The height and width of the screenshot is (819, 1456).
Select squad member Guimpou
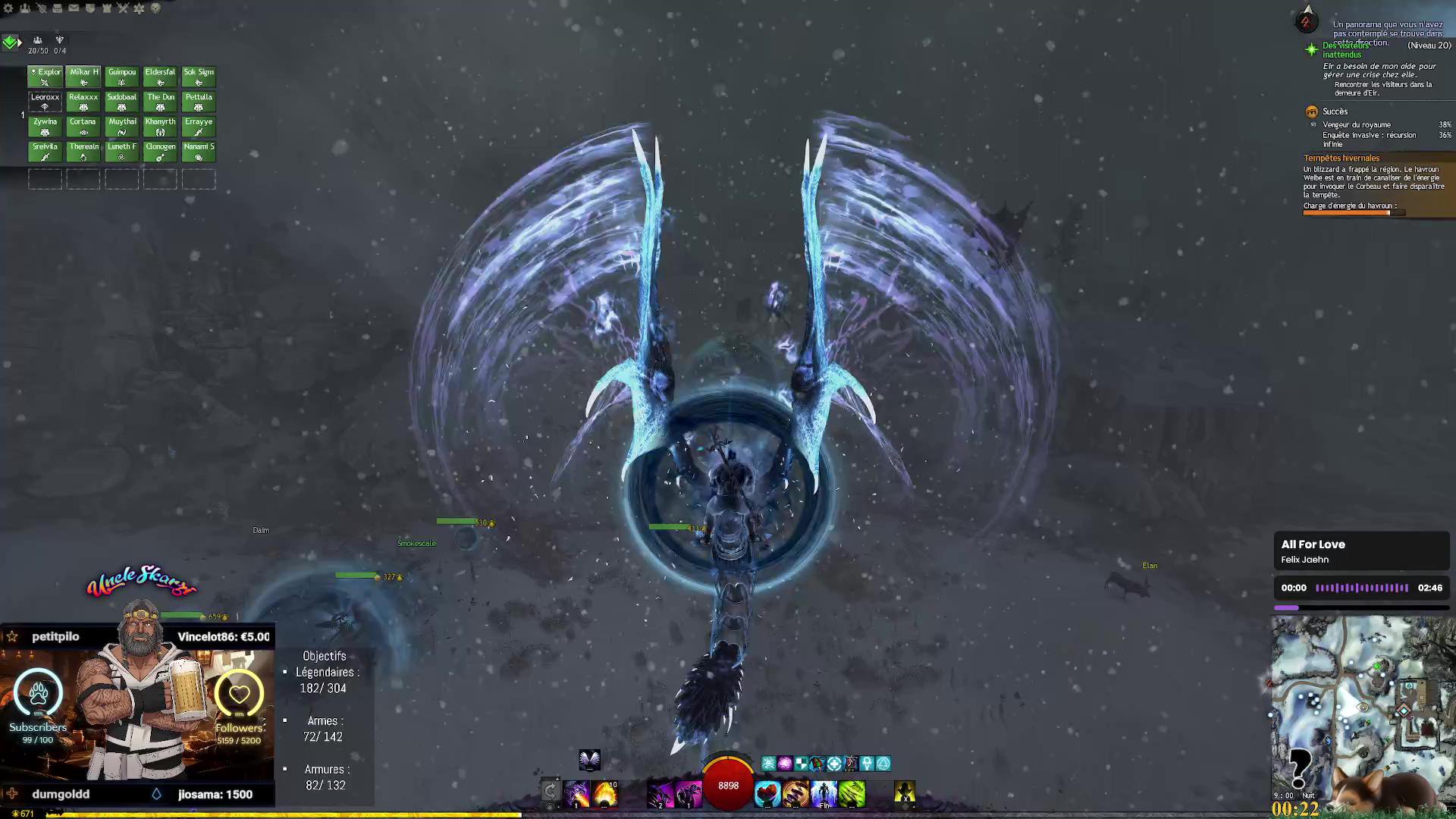click(121, 77)
